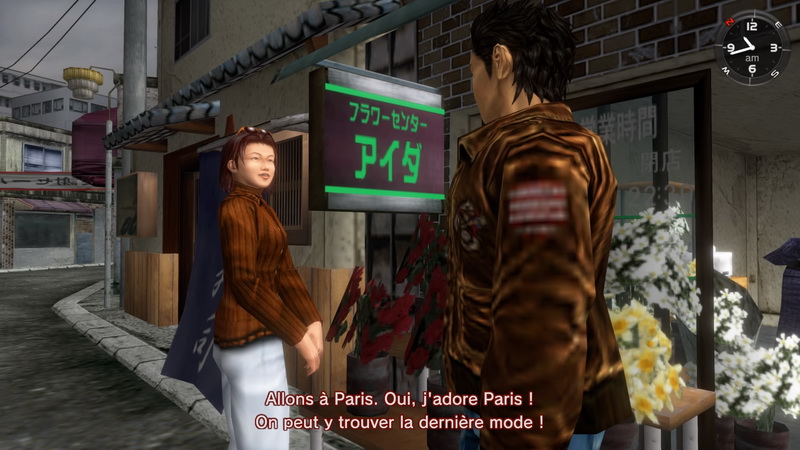Click the analog clock compass HUD

(x=751, y=47)
